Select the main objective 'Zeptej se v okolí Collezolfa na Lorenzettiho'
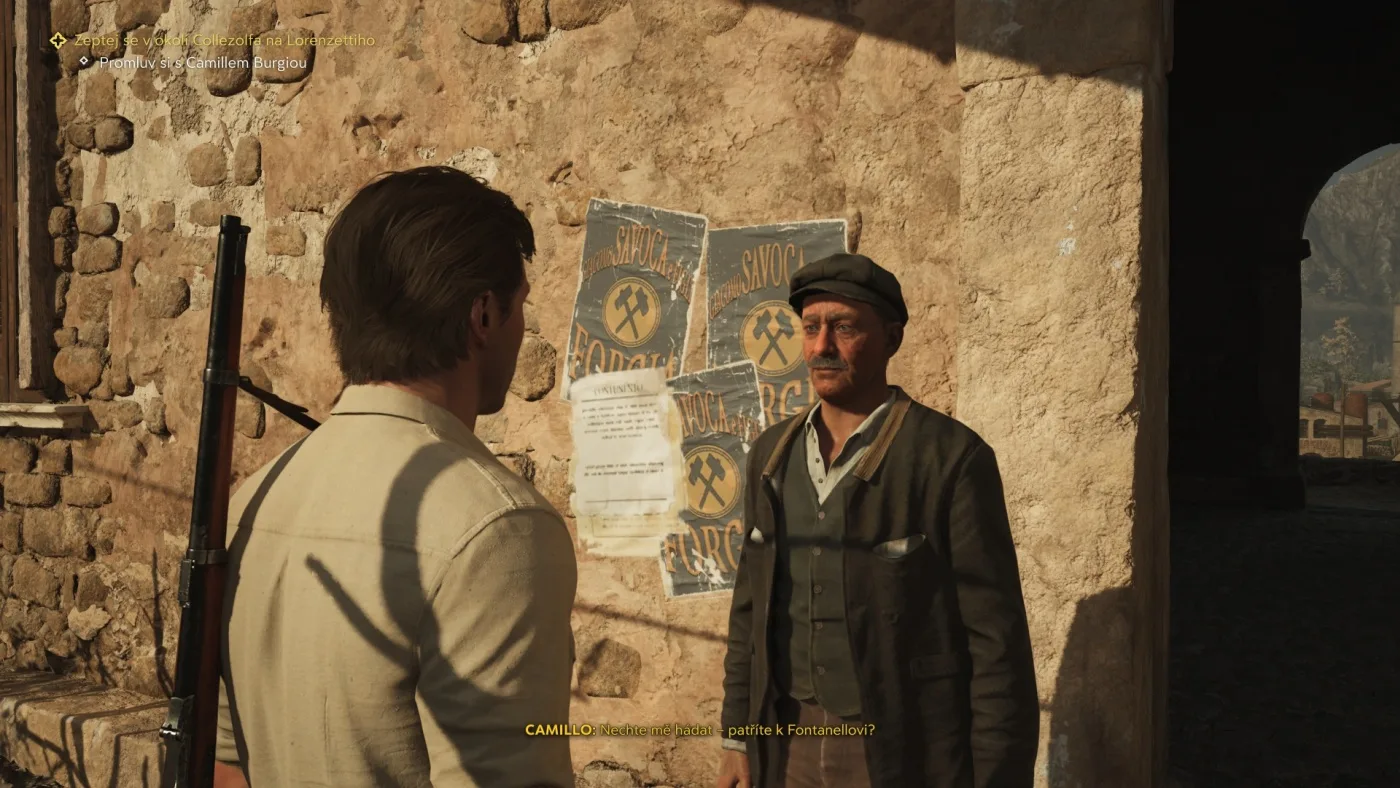Screen dimensions: 1400x788 (224, 41)
